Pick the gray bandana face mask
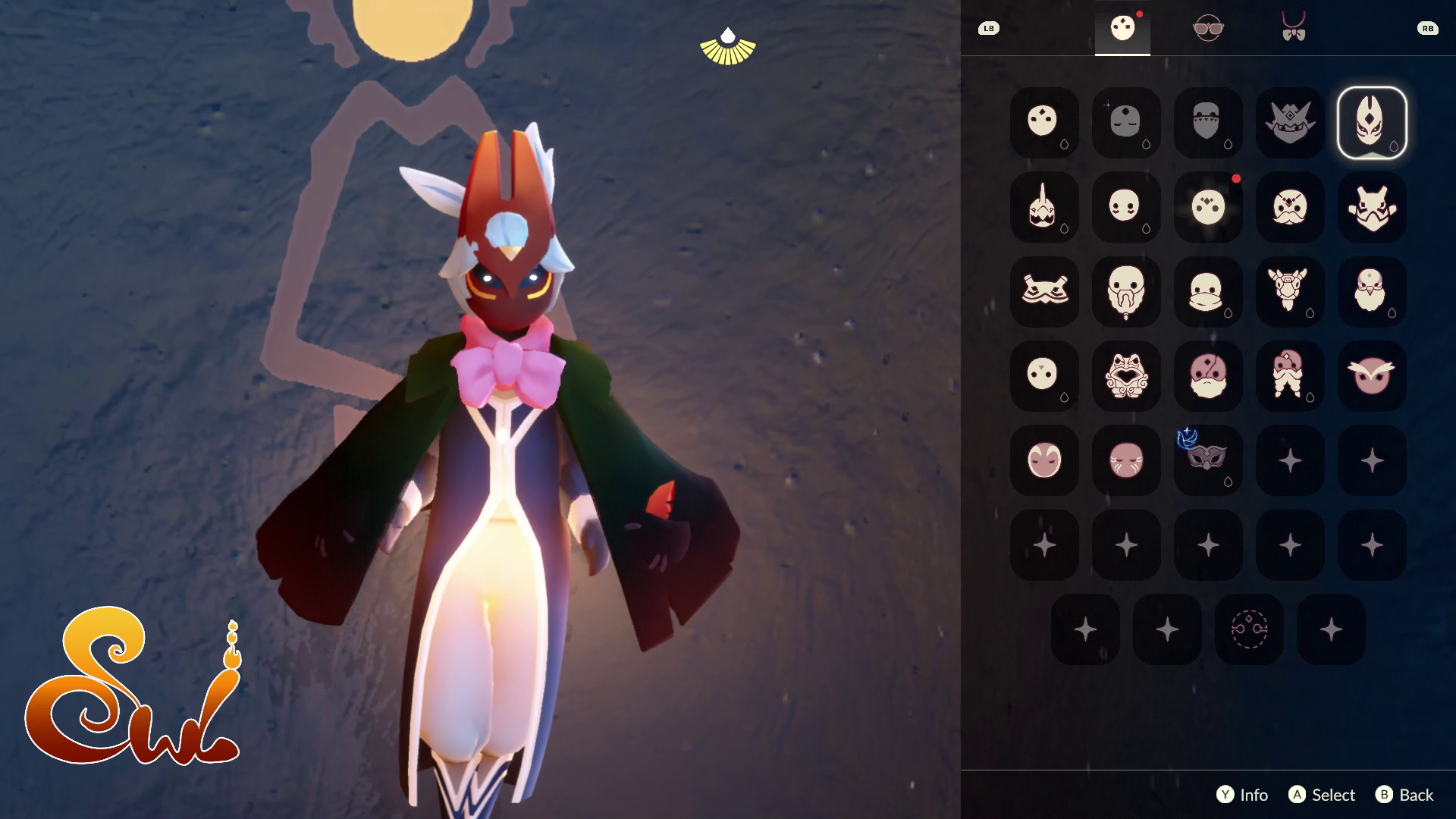Viewport: 1456px width, 819px height. [x=1207, y=123]
